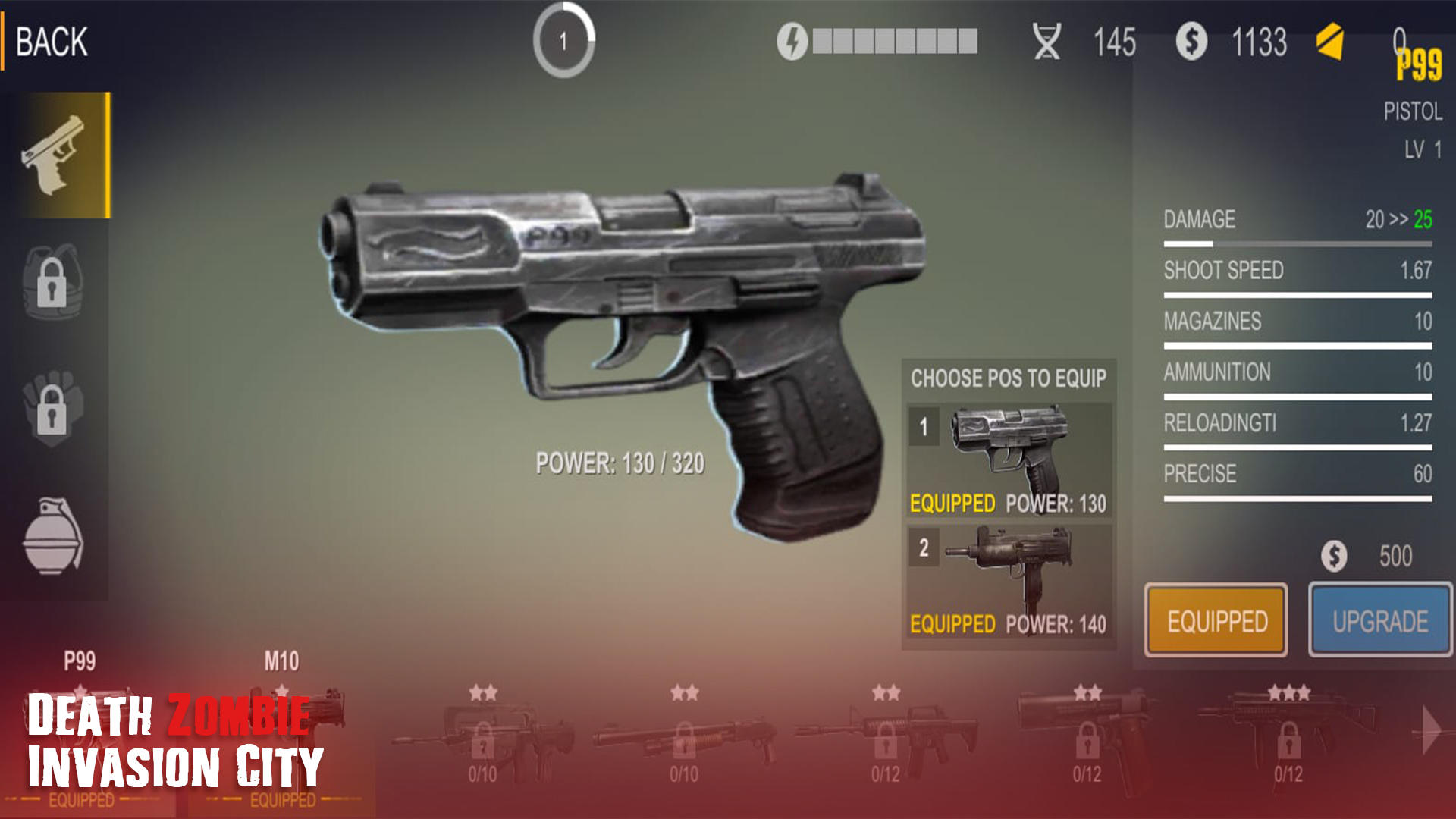This screenshot has width=1456, height=819.
Task: Open the locked armor category
Action: (x=53, y=284)
